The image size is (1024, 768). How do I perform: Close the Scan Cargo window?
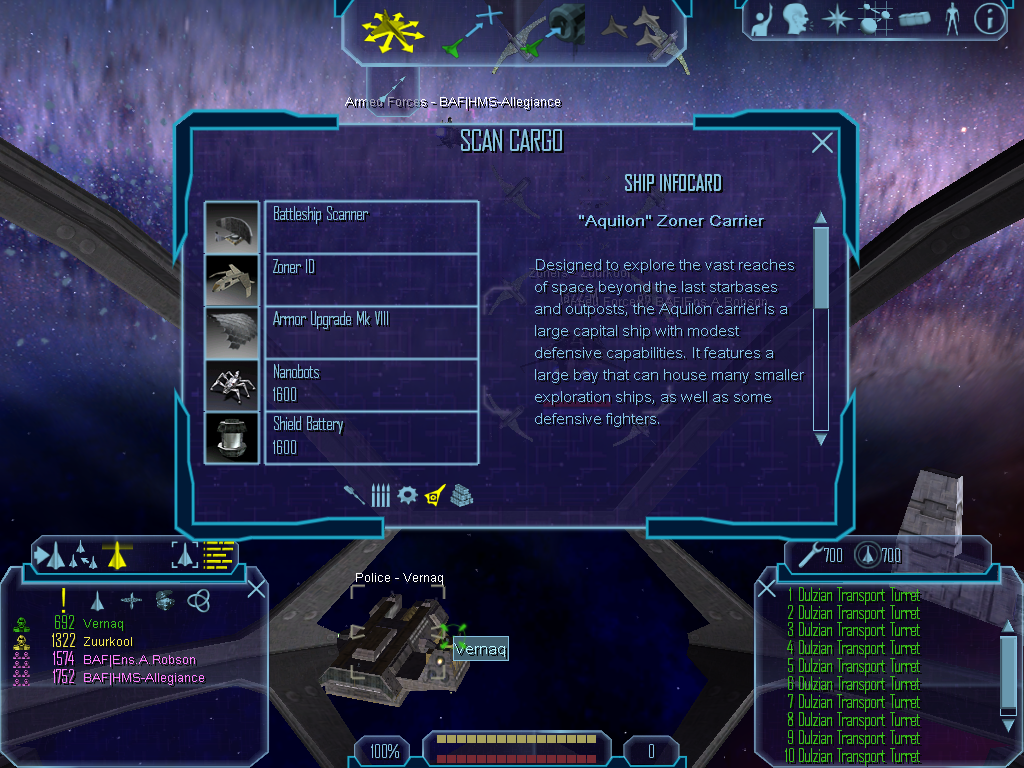[x=822, y=143]
